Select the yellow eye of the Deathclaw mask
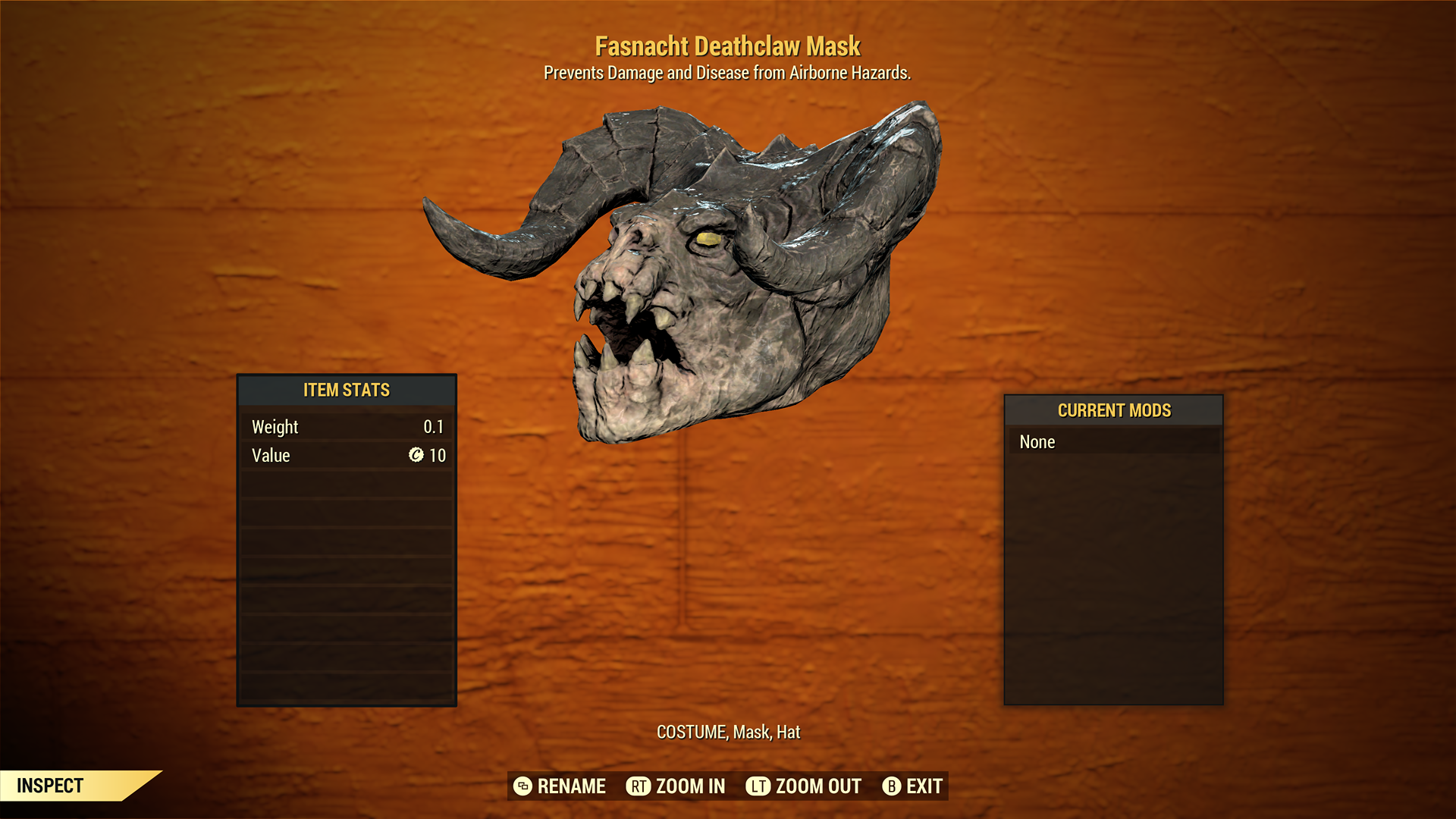The image size is (1456, 819). pyautogui.click(x=708, y=238)
